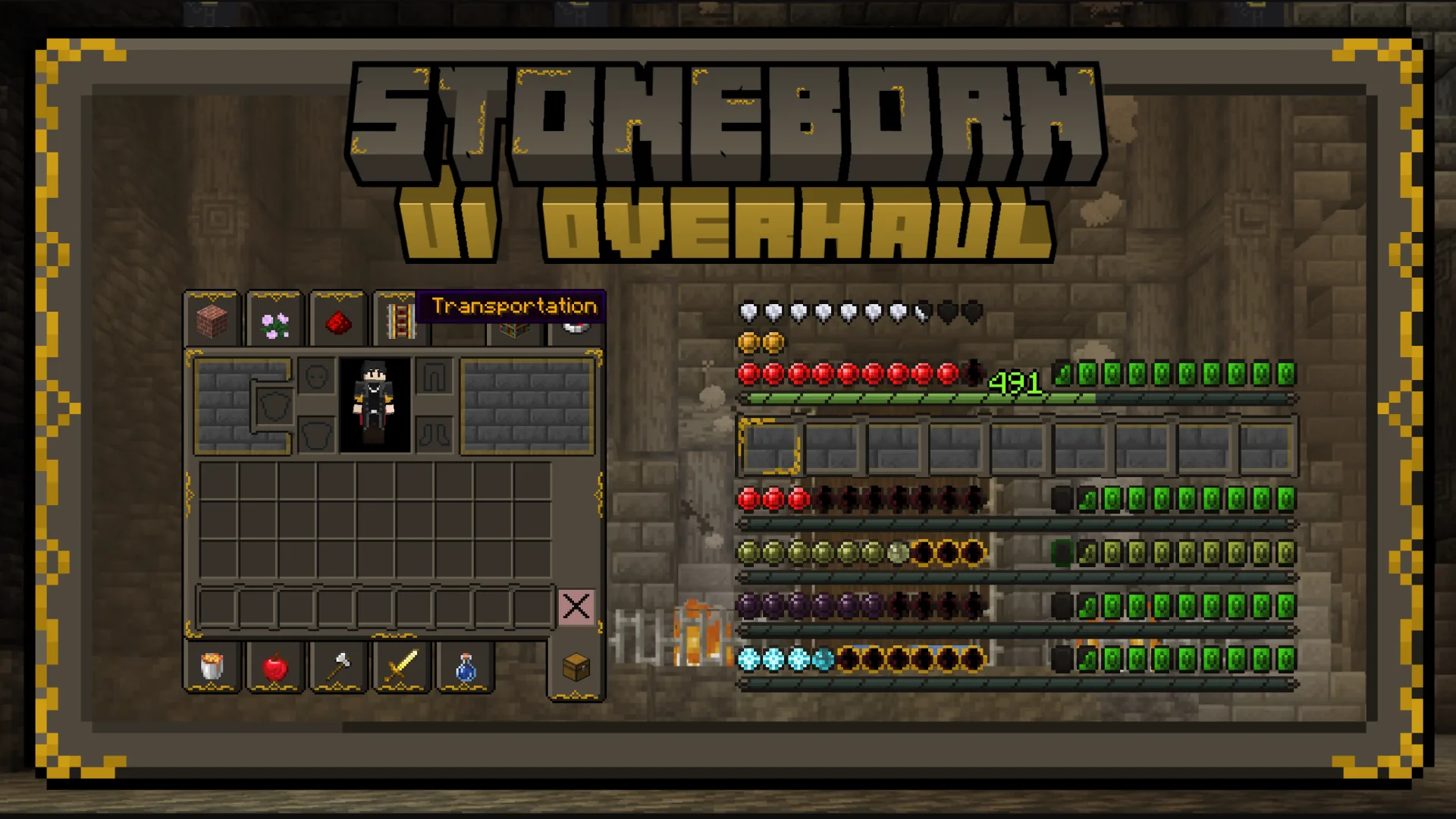Click the pink X destroy item button
Screen dimensions: 1456x819
point(576,606)
